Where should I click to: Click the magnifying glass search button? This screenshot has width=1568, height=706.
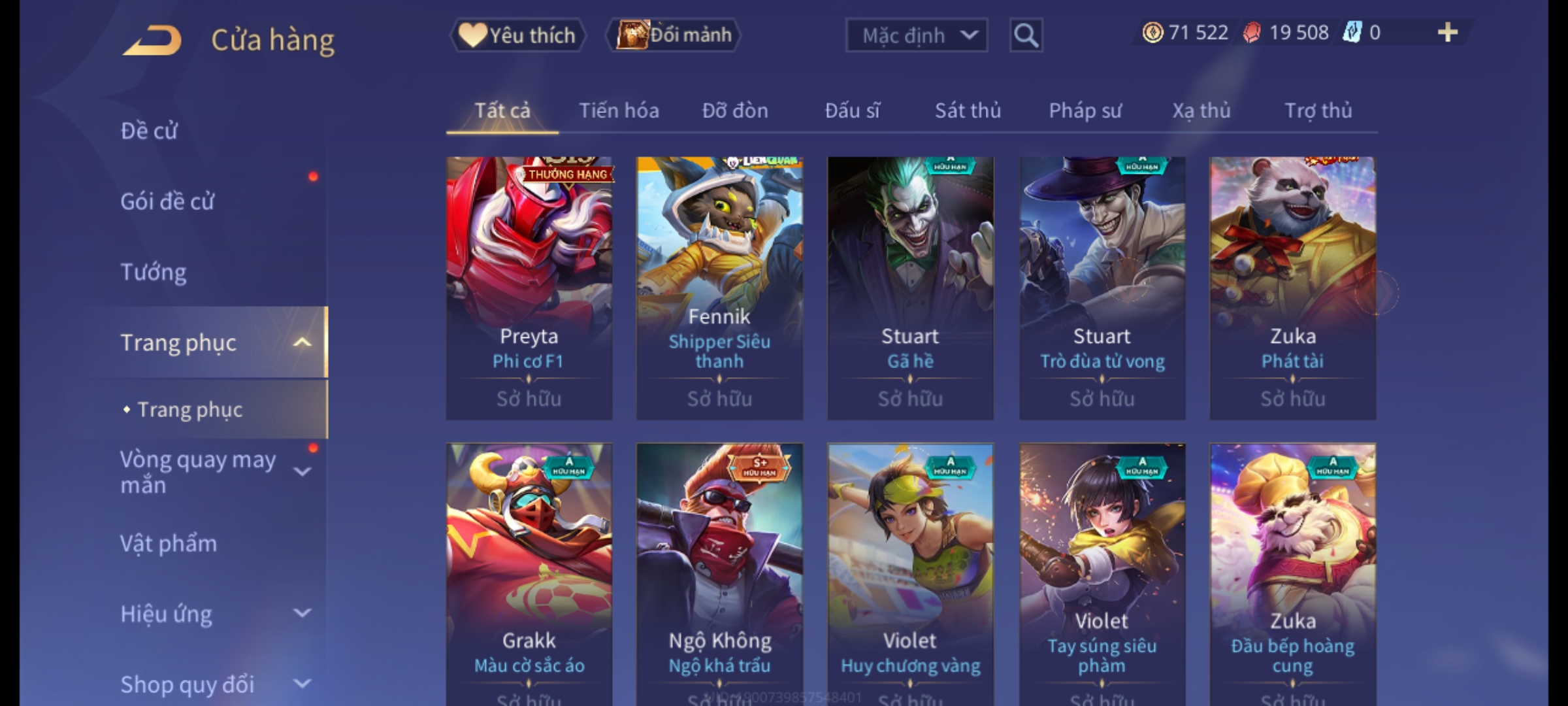[x=1026, y=35]
